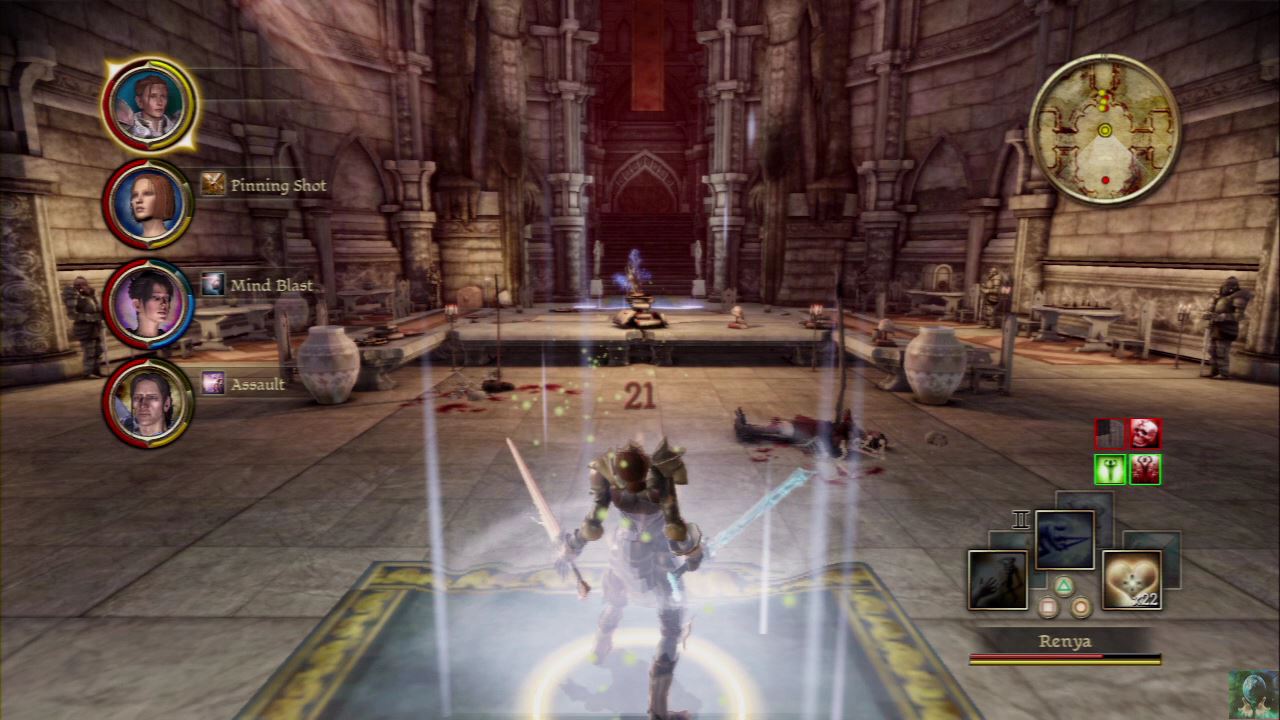1280x720 pixels.
Task: Click the green glowing status effect icon
Action: tap(1110, 469)
